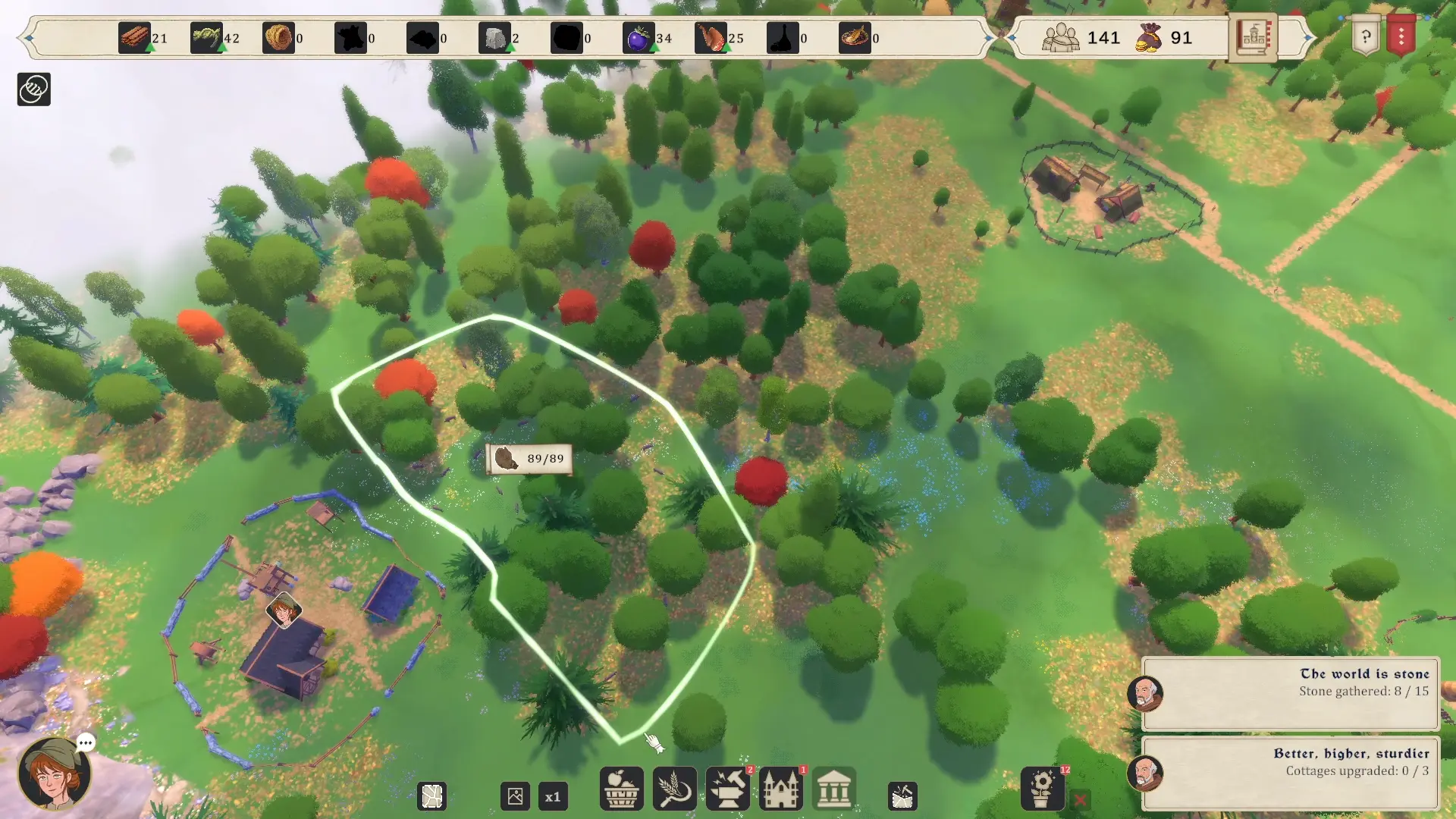Open the question mark help banner
Viewport: 1456px width, 819px height.
pos(1366,36)
